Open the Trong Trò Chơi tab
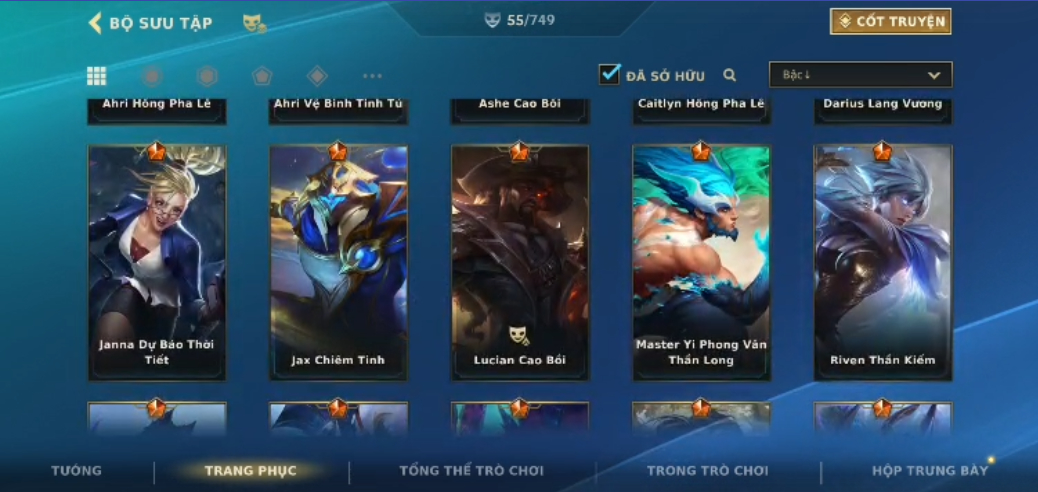 click(x=708, y=471)
